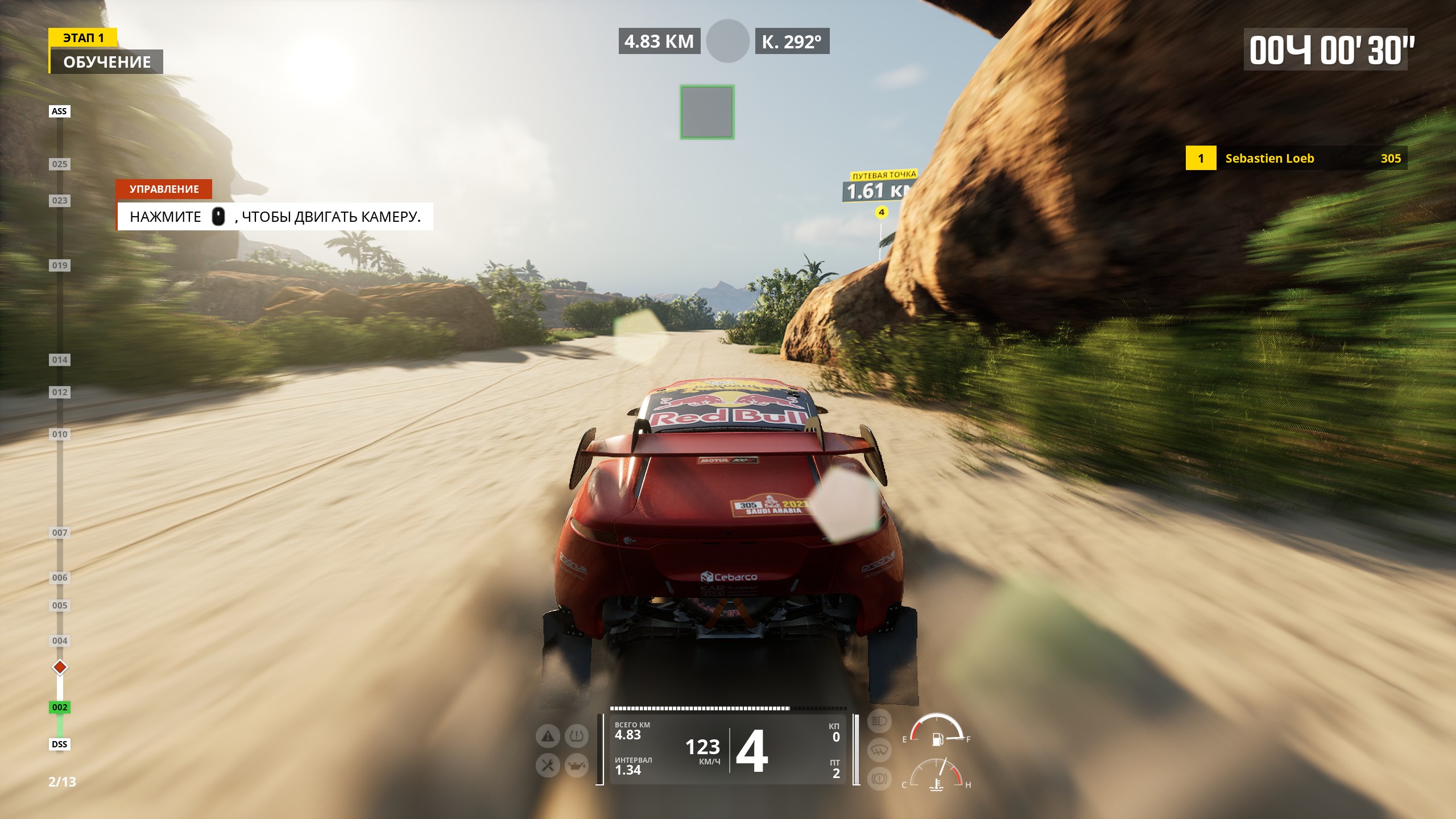
Task: Click the warning triangle indicator
Action: click(x=548, y=737)
